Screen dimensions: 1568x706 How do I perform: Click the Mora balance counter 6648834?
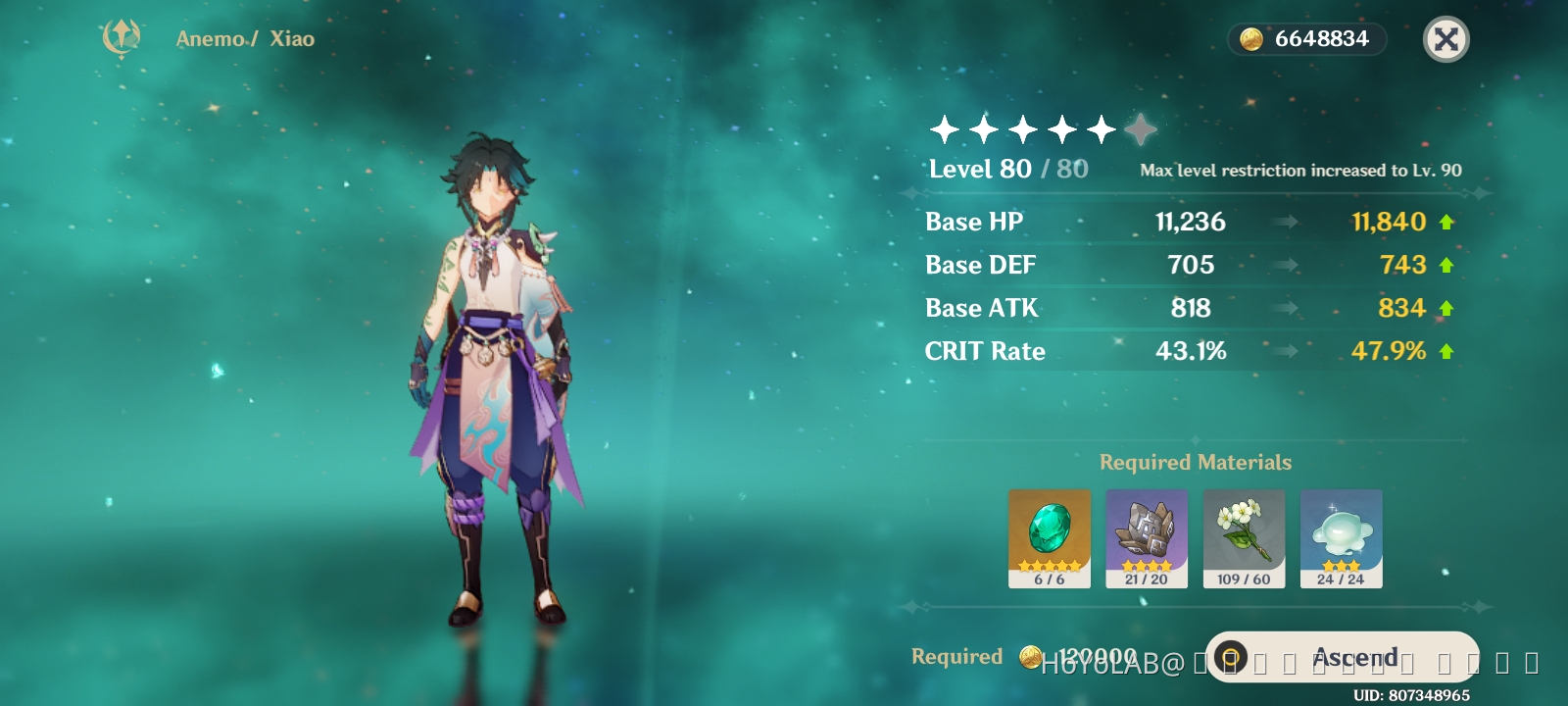pos(1307,38)
